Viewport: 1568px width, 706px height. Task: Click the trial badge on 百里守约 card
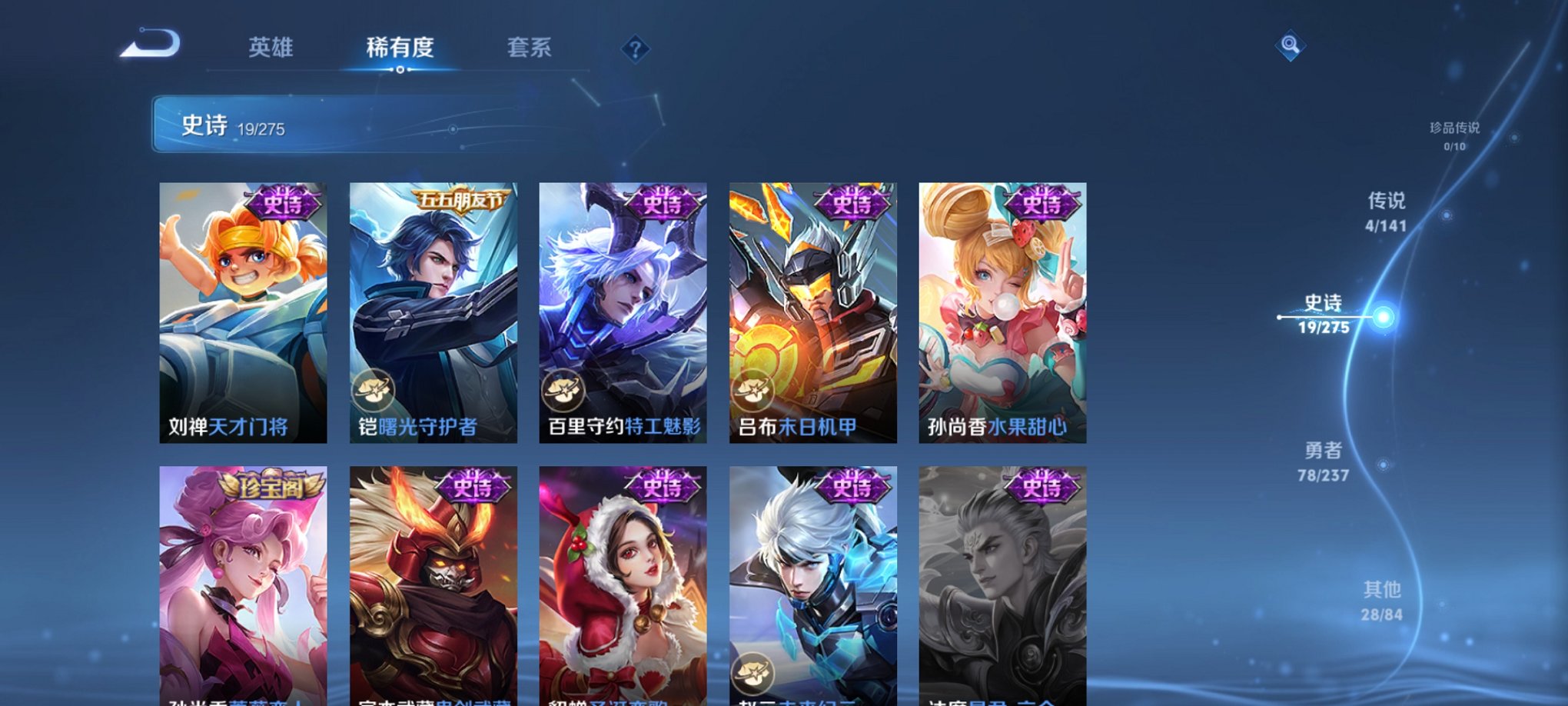click(x=562, y=391)
